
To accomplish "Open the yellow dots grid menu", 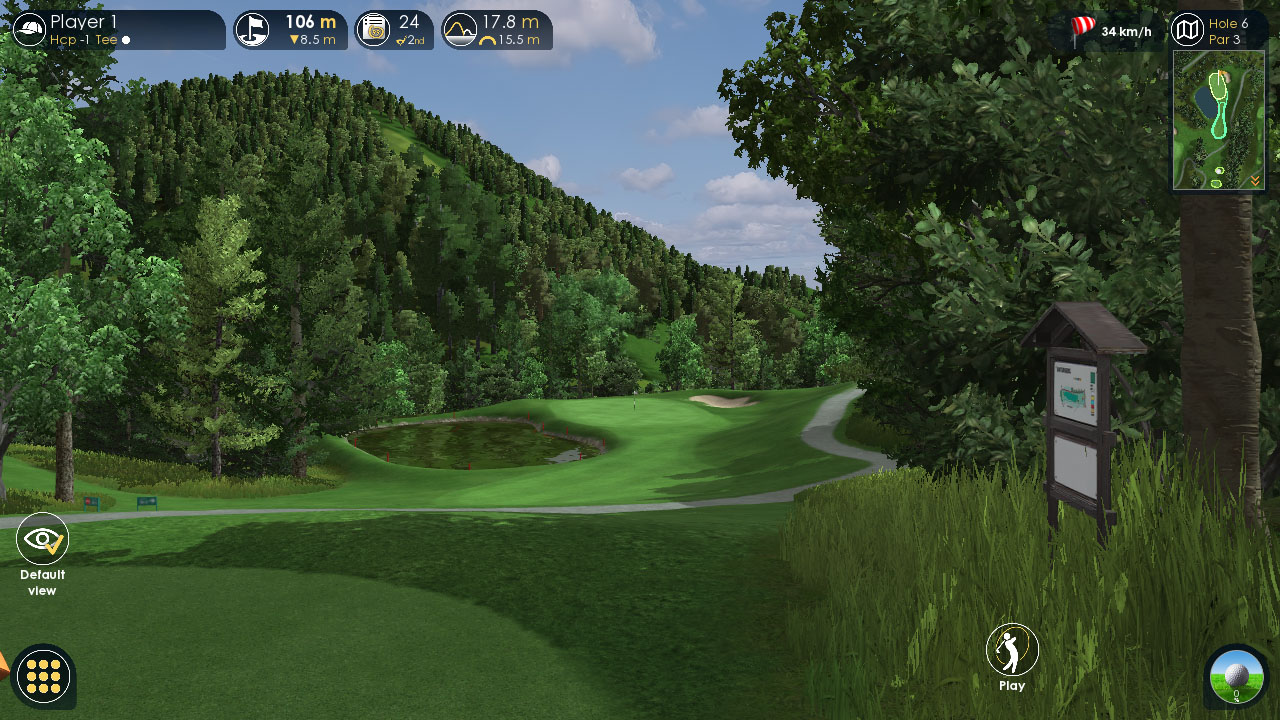I will tap(44, 676).
